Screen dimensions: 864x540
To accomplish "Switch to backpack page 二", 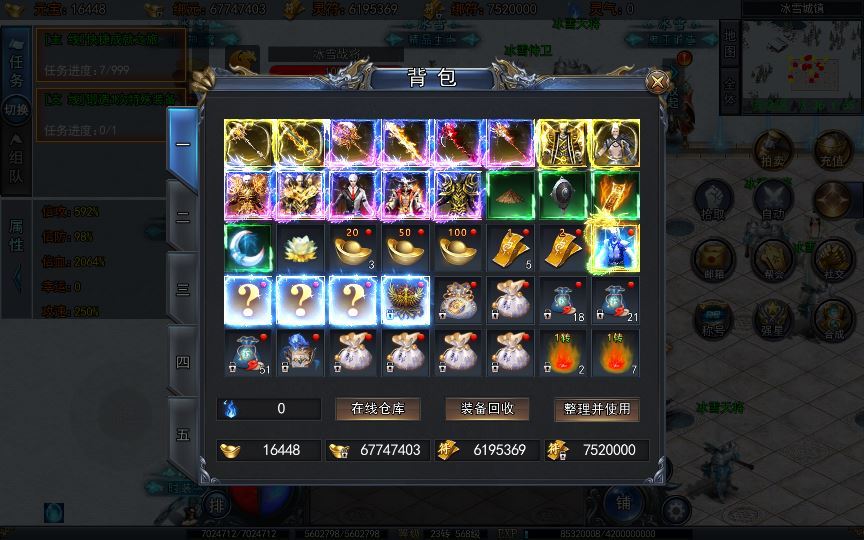I will 183,216.
